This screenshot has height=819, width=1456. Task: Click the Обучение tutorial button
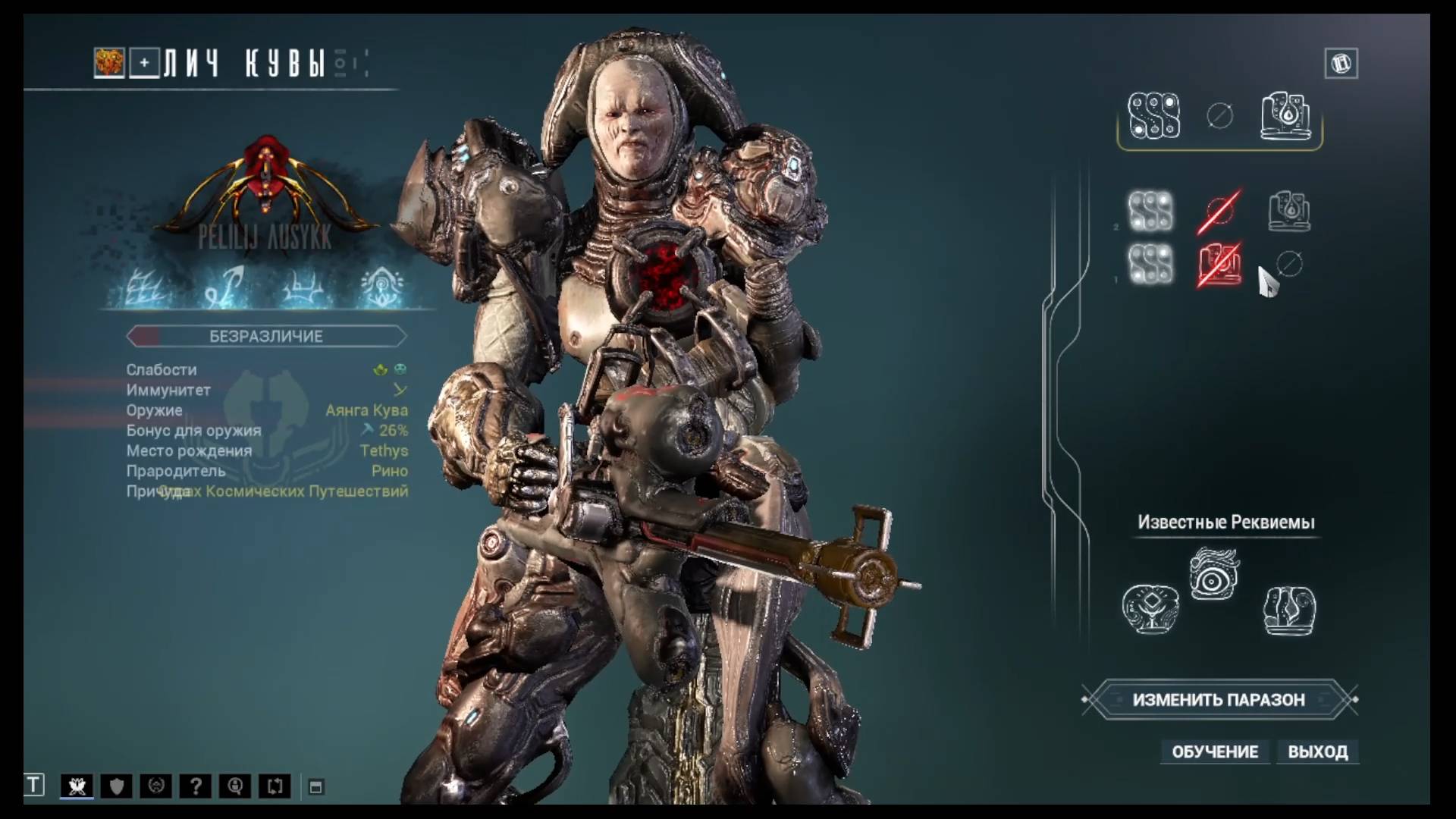[1215, 752]
